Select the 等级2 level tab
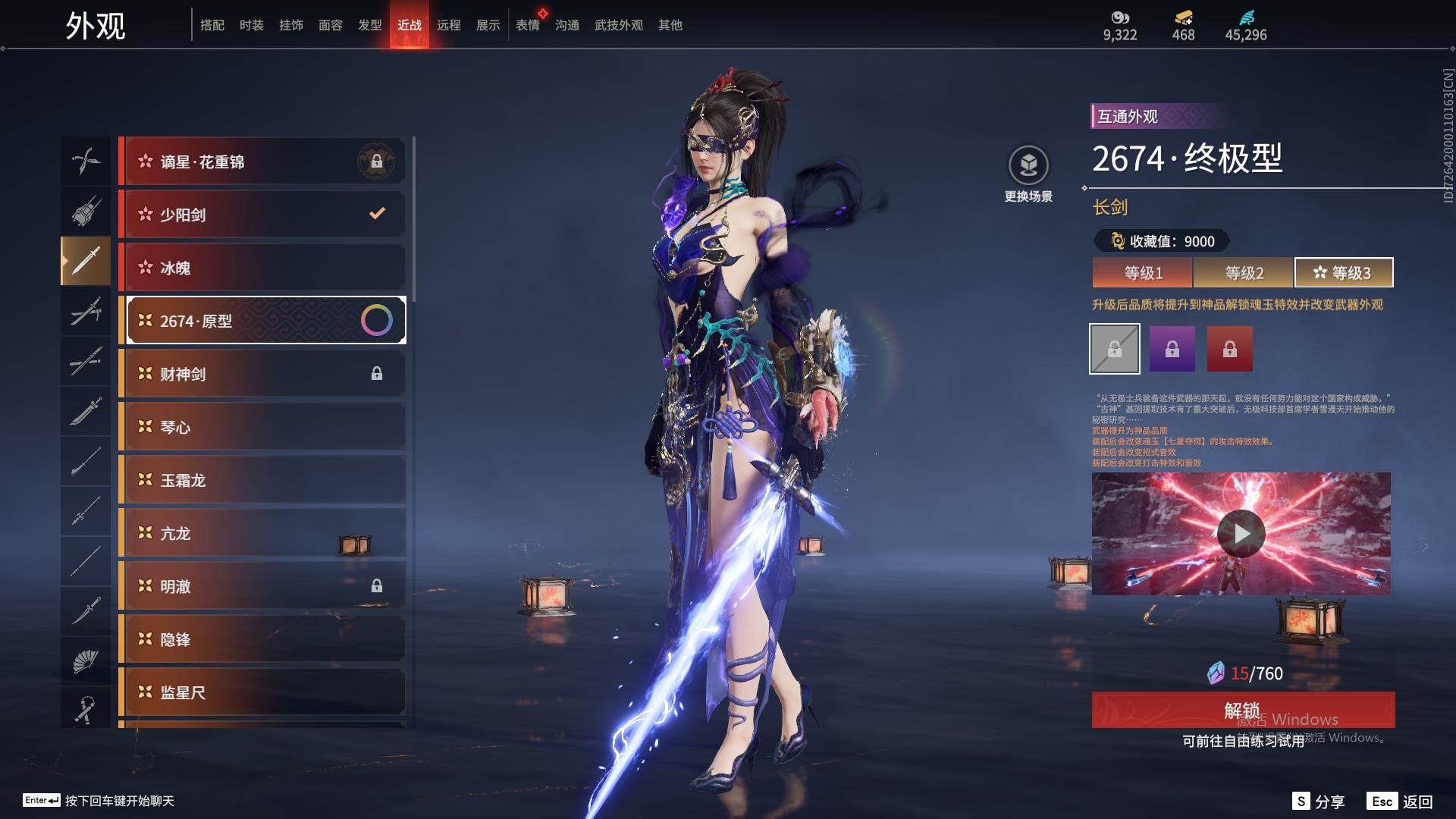 click(1244, 273)
